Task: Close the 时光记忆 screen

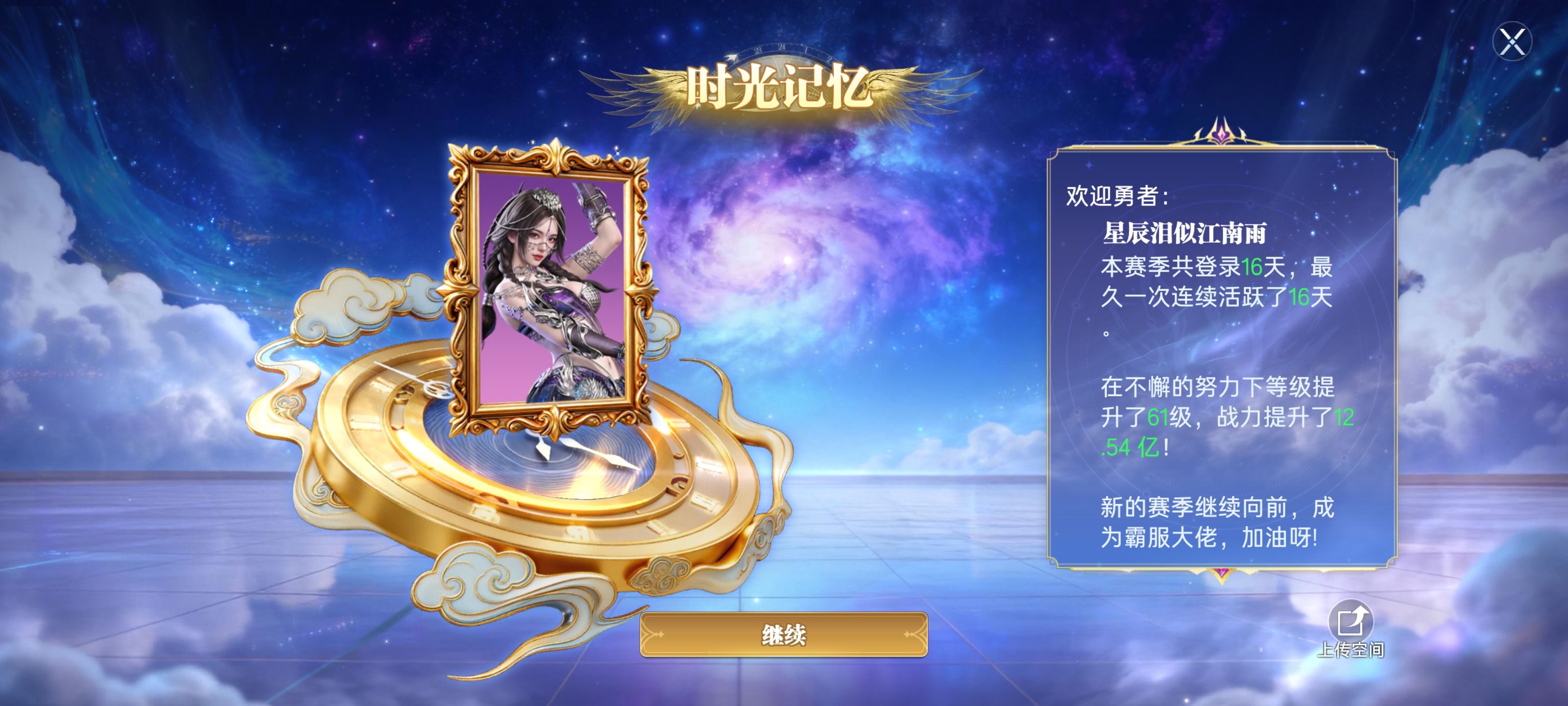Action: [1512, 42]
